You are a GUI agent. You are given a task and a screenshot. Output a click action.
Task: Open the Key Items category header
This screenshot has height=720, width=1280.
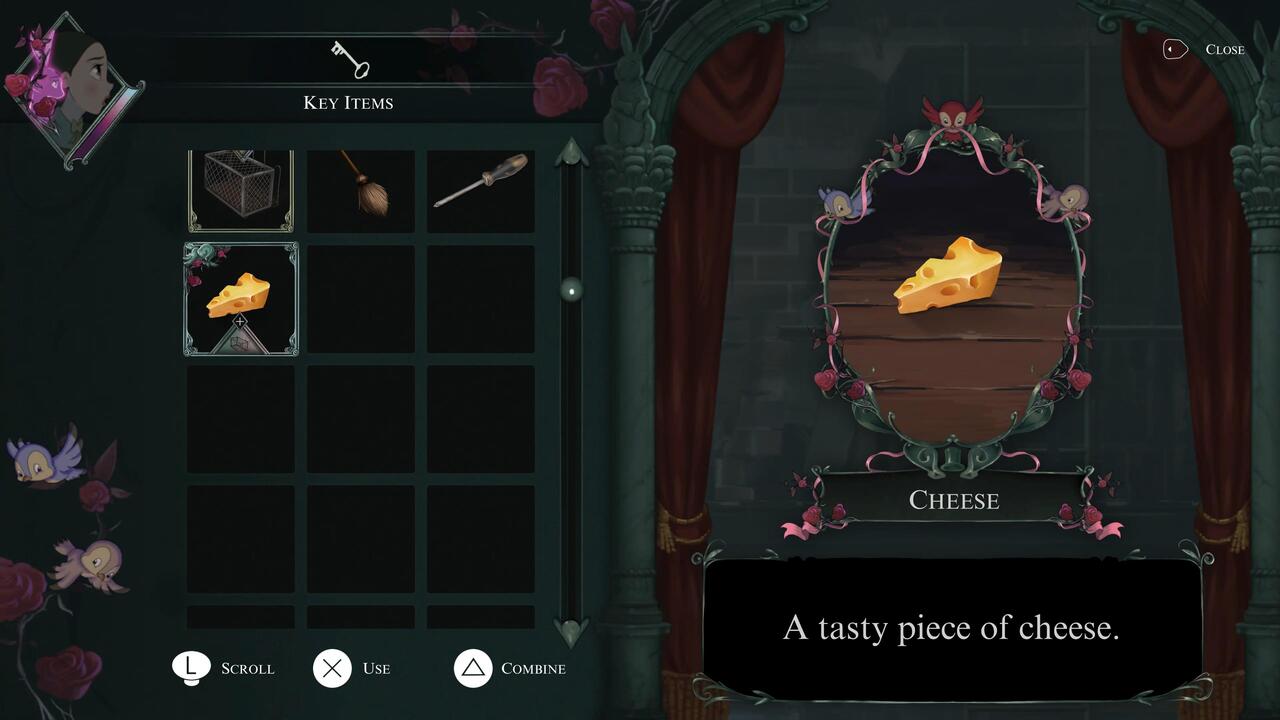click(348, 102)
